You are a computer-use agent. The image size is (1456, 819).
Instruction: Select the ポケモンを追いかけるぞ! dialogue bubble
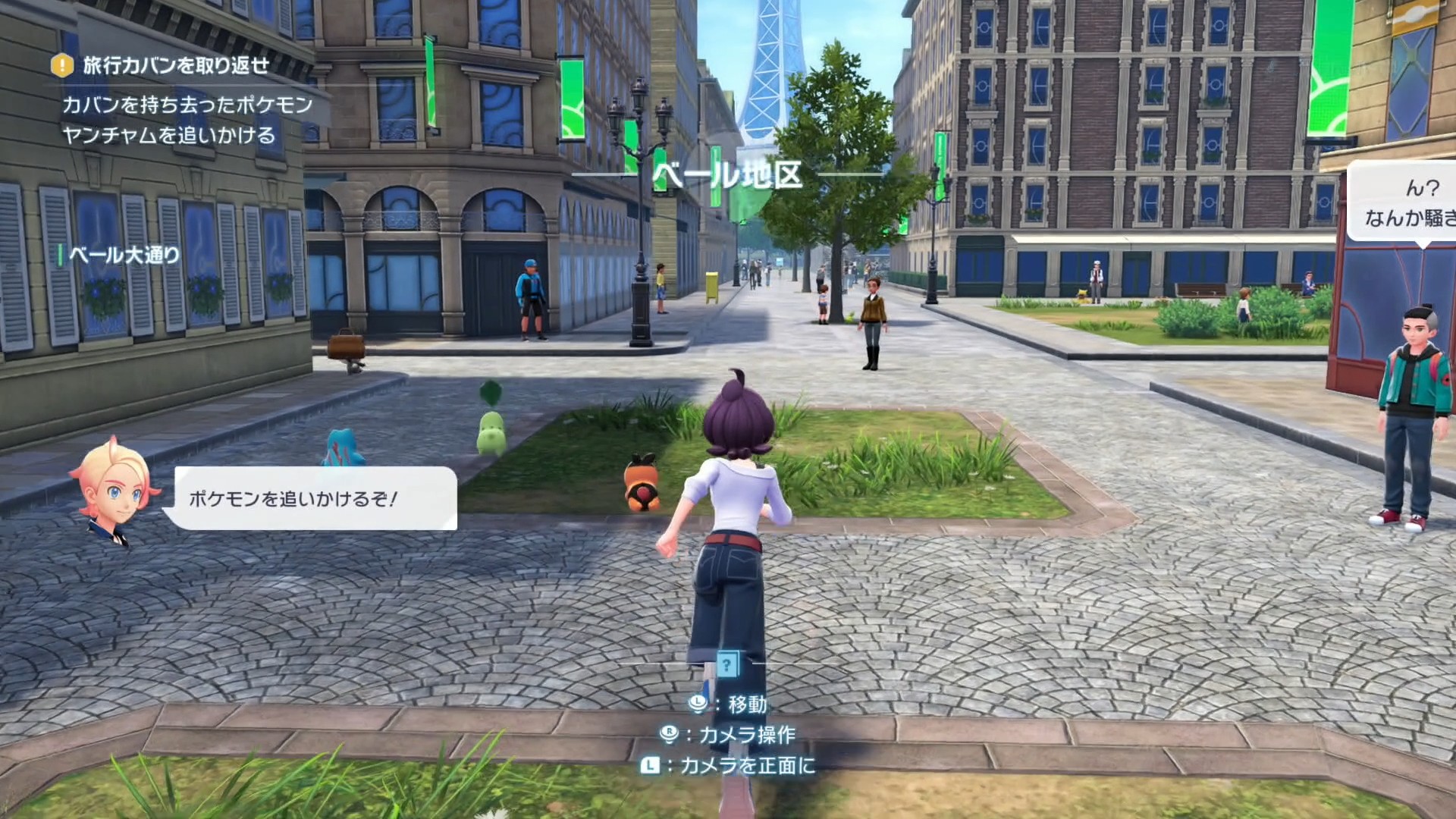click(315, 498)
